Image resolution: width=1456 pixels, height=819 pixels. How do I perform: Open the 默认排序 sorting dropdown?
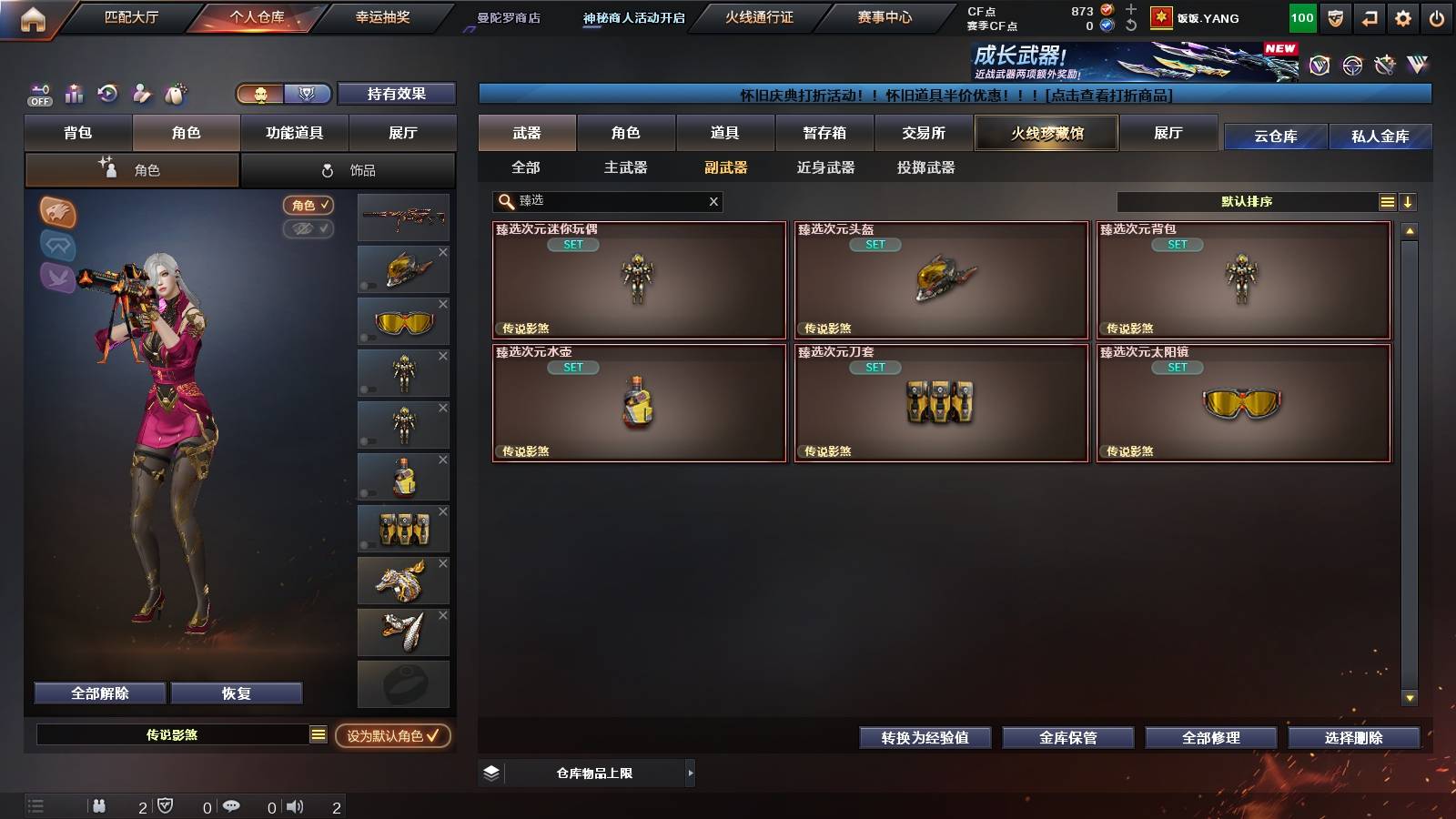coord(1247,201)
